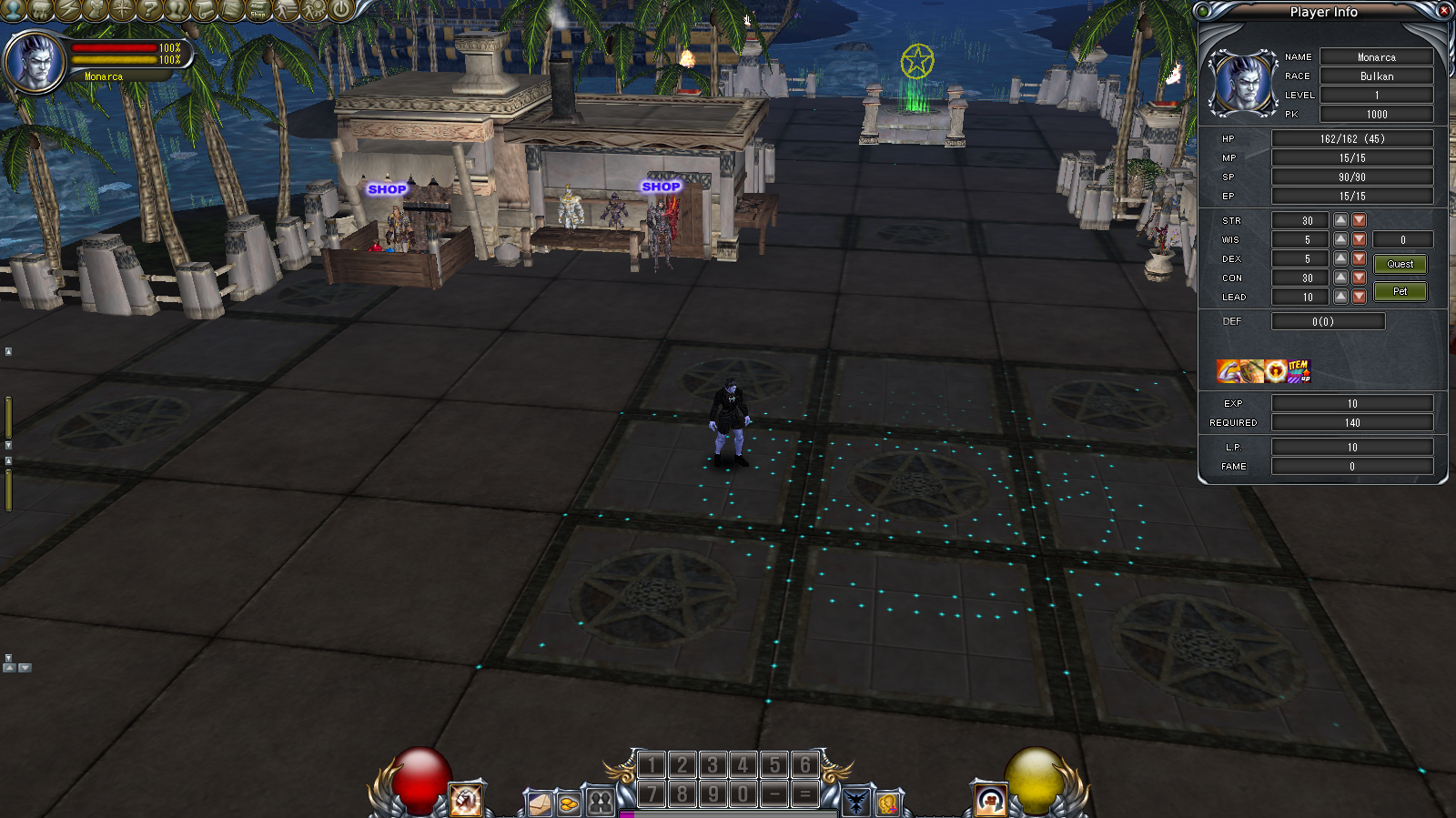Close the Player Info panel
Viewport: 1456px width, 818px height.
(x=1443, y=11)
